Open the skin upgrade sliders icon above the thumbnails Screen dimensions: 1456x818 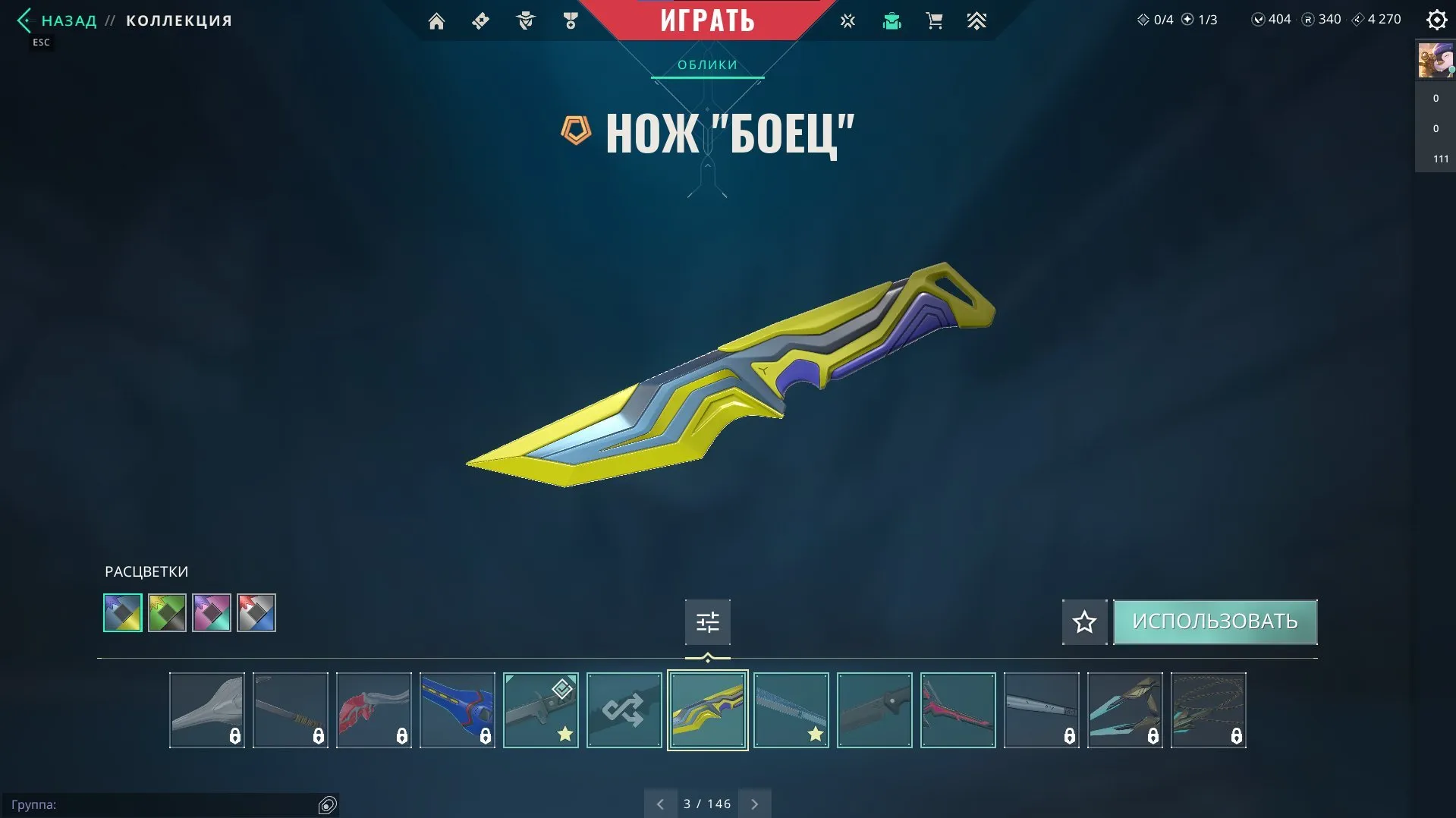(706, 621)
